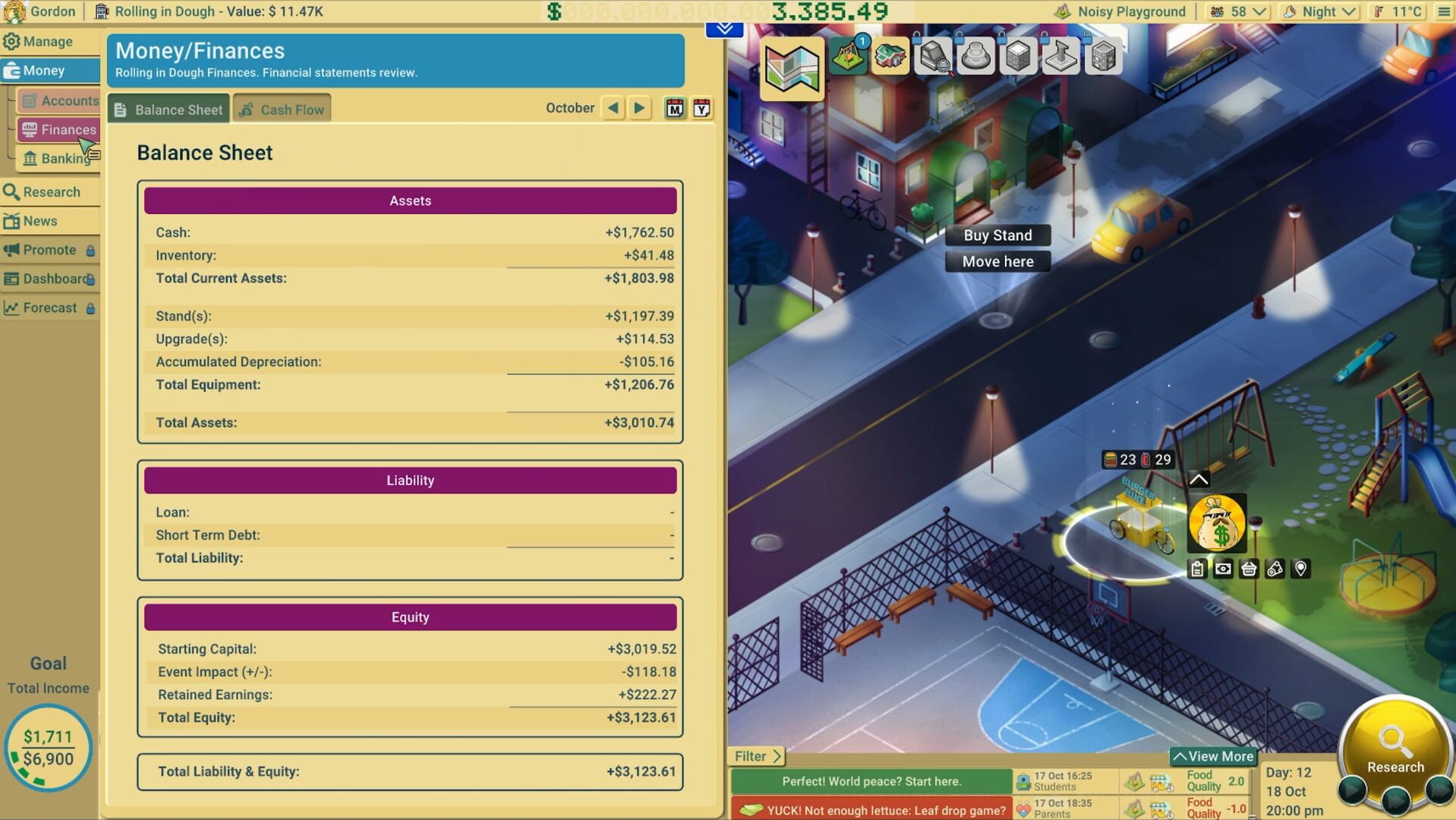Select the cash icon below the money bag
This screenshot has width=1456, height=820.
pyautogui.click(x=1223, y=568)
